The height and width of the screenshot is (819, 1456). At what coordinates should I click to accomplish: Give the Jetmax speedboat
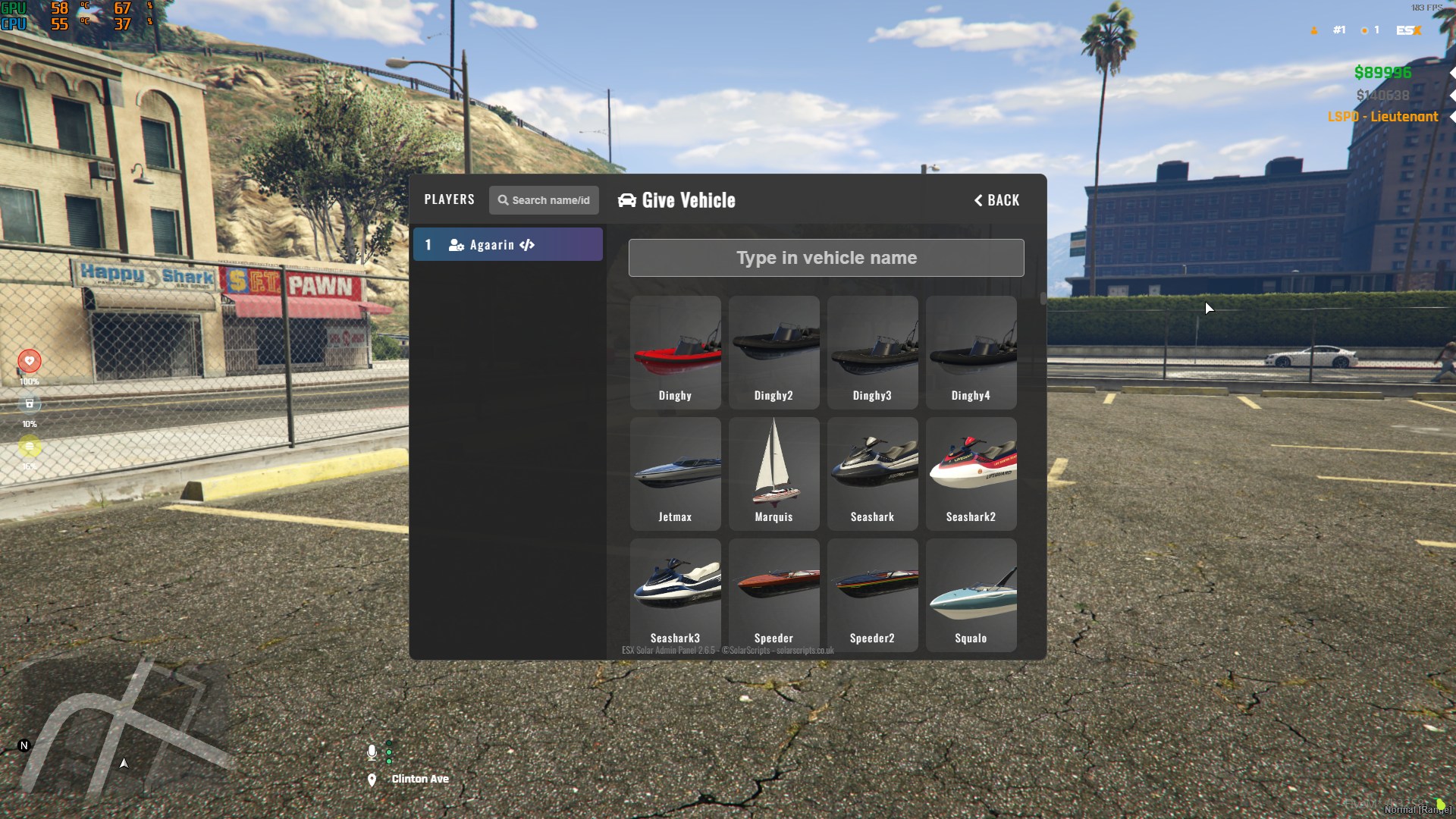tap(675, 474)
